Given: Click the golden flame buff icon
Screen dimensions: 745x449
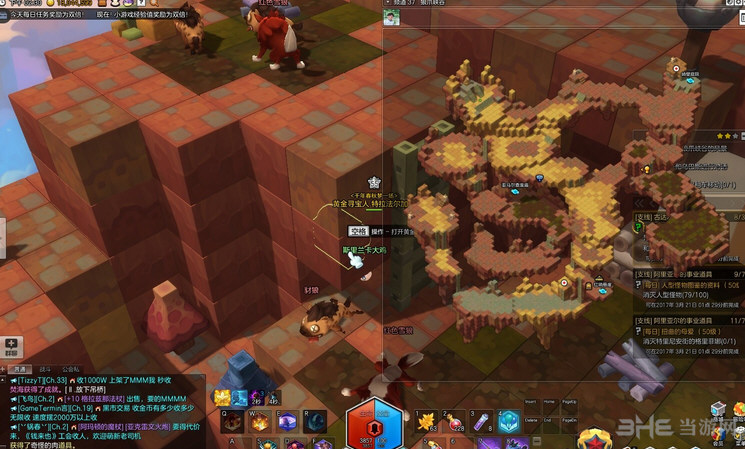Looking at the screenshot, I should 222,397.
